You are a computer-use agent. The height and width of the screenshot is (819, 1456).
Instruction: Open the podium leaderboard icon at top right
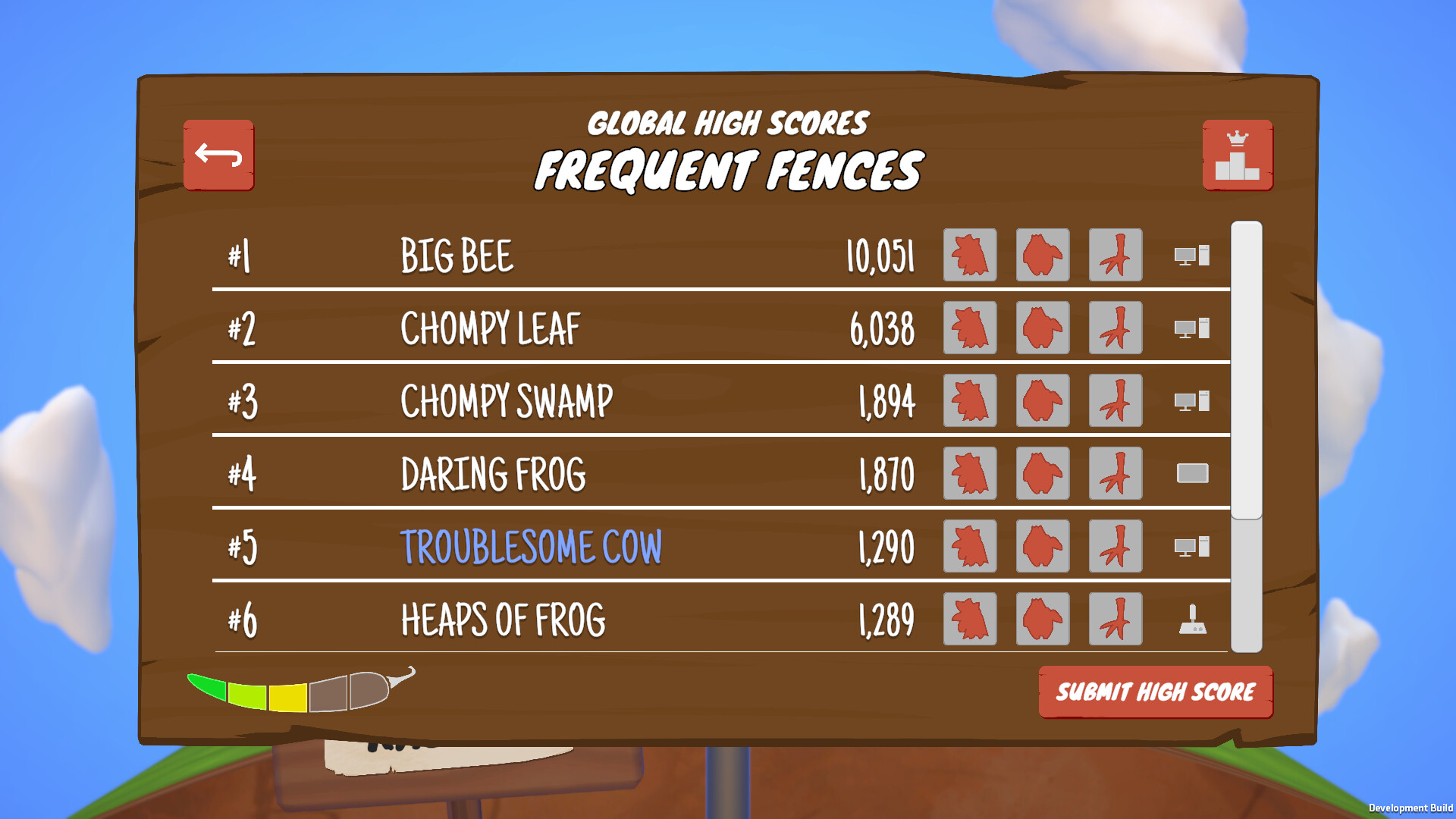tap(1238, 153)
